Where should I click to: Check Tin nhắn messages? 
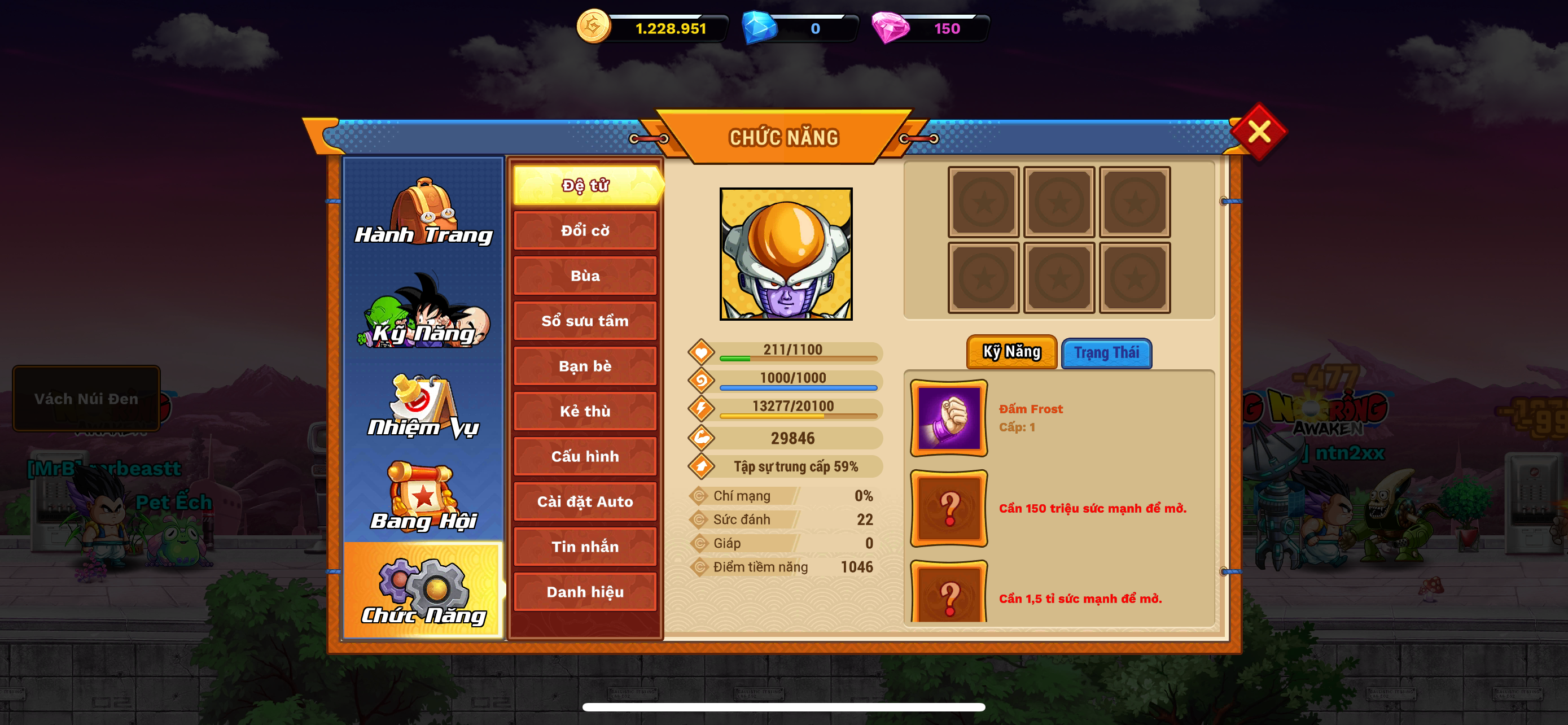tap(585, 547)
